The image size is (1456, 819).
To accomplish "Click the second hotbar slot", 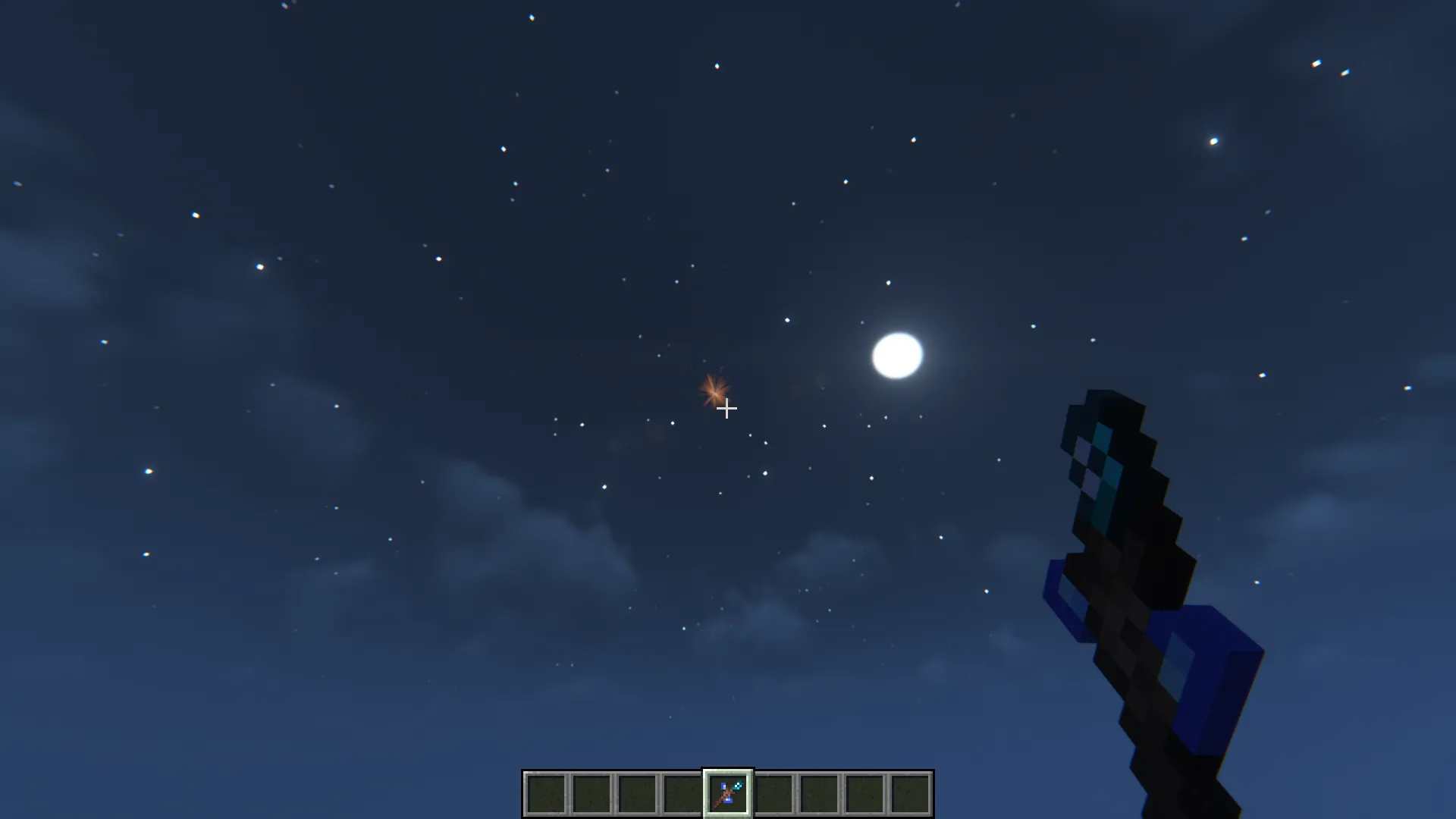I will (590, 792).
